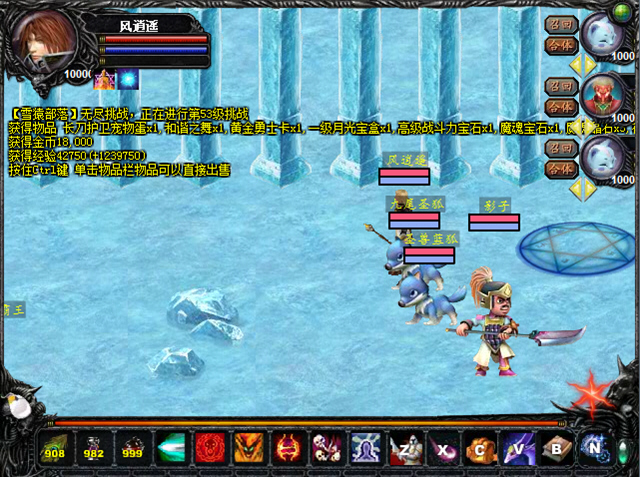Use the hotbar item with count 908
This screenshot has height=477, width=640.
pyautogui.click(x=54, y=446)
